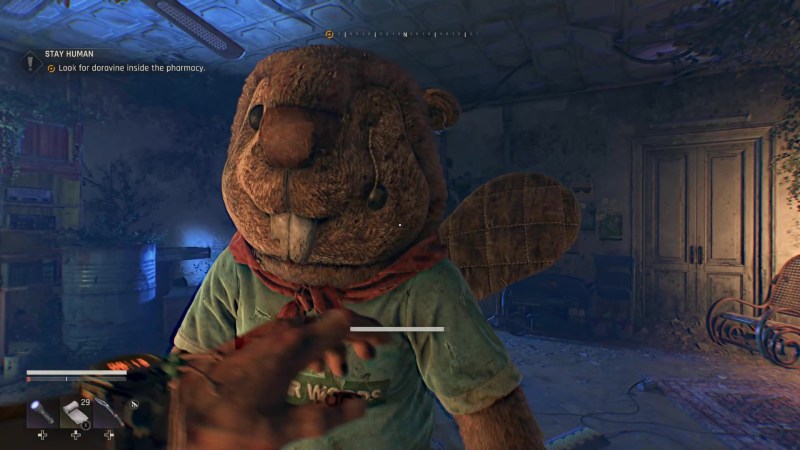The width and height of the screenshot is (800, 450).
Task: Click the compass objective marker
Action: pos(329,34)
